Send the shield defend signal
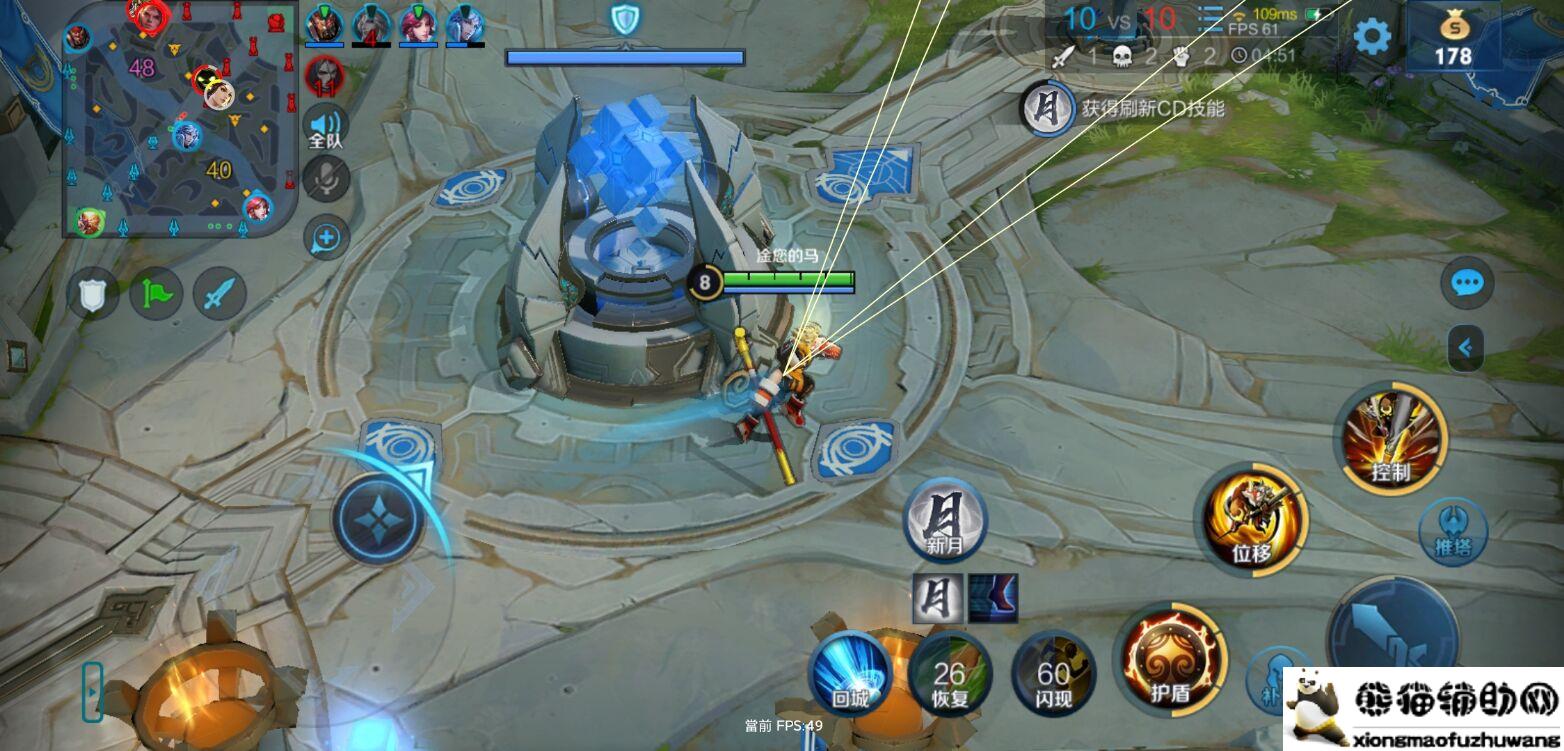This screenshot has height=751, width=1564. click(x=92, y=295)
